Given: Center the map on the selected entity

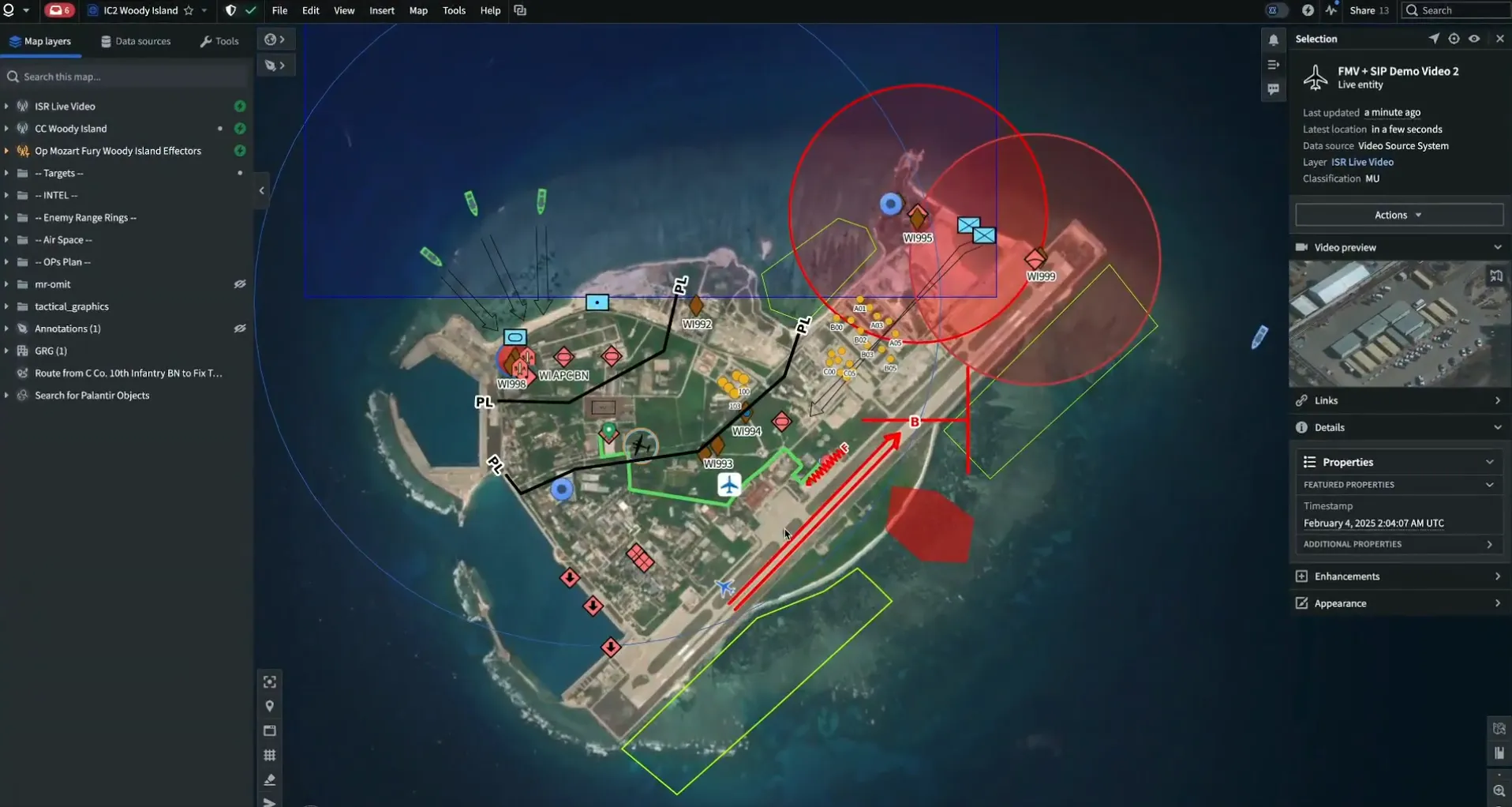Looking at the screenshot, I should 1453,38.
